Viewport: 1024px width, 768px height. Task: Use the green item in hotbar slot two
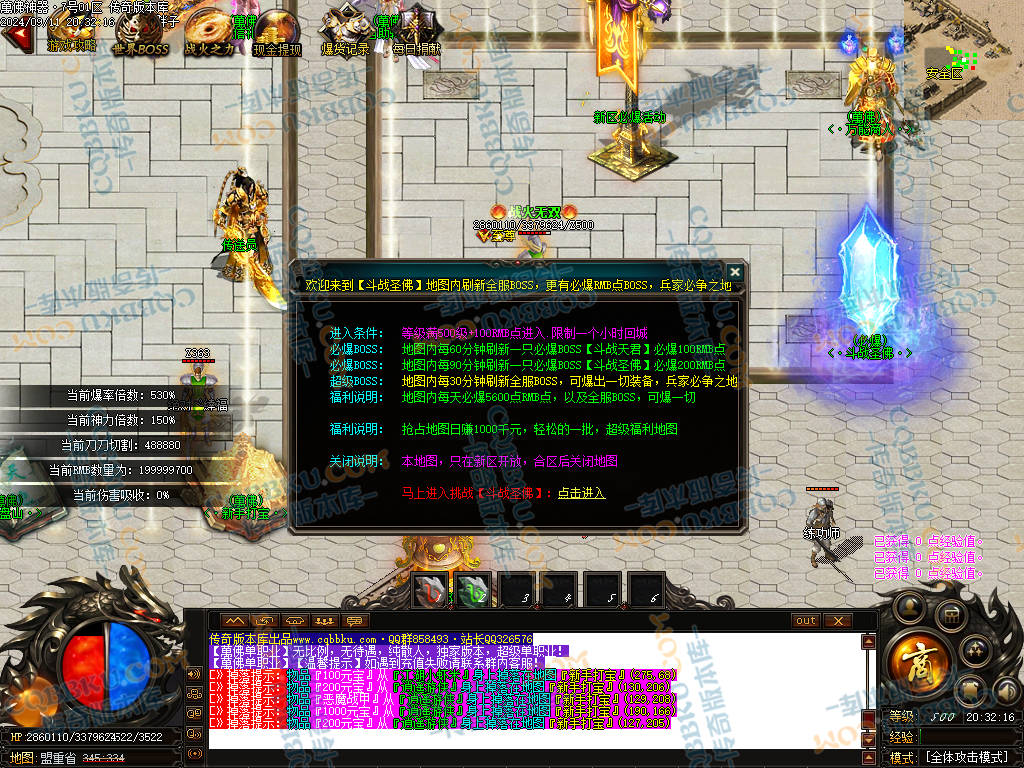click(474, 589)
